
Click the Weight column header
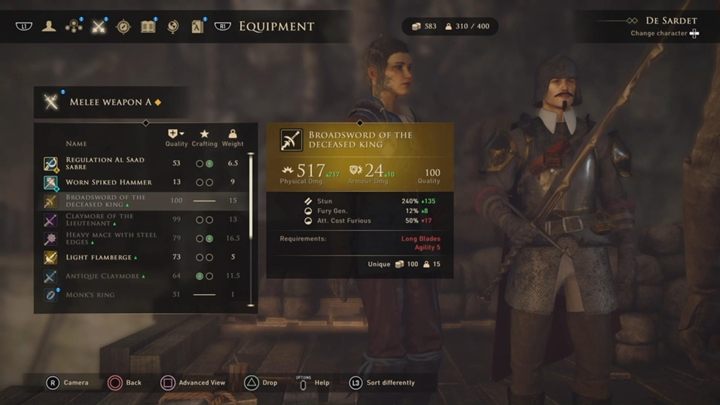[232, 138]
